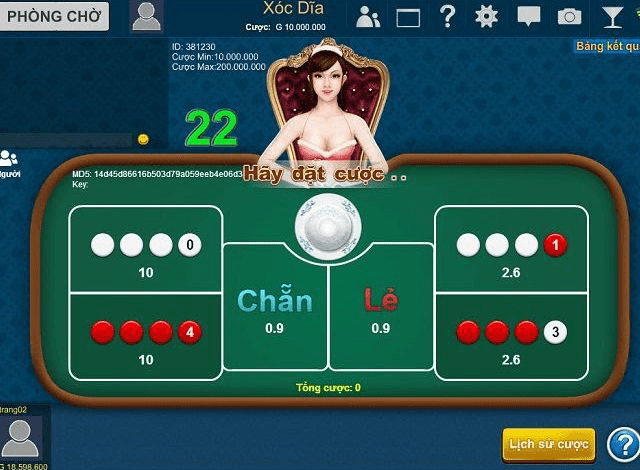Bet on Lẻ (odd)

point(380,310)
